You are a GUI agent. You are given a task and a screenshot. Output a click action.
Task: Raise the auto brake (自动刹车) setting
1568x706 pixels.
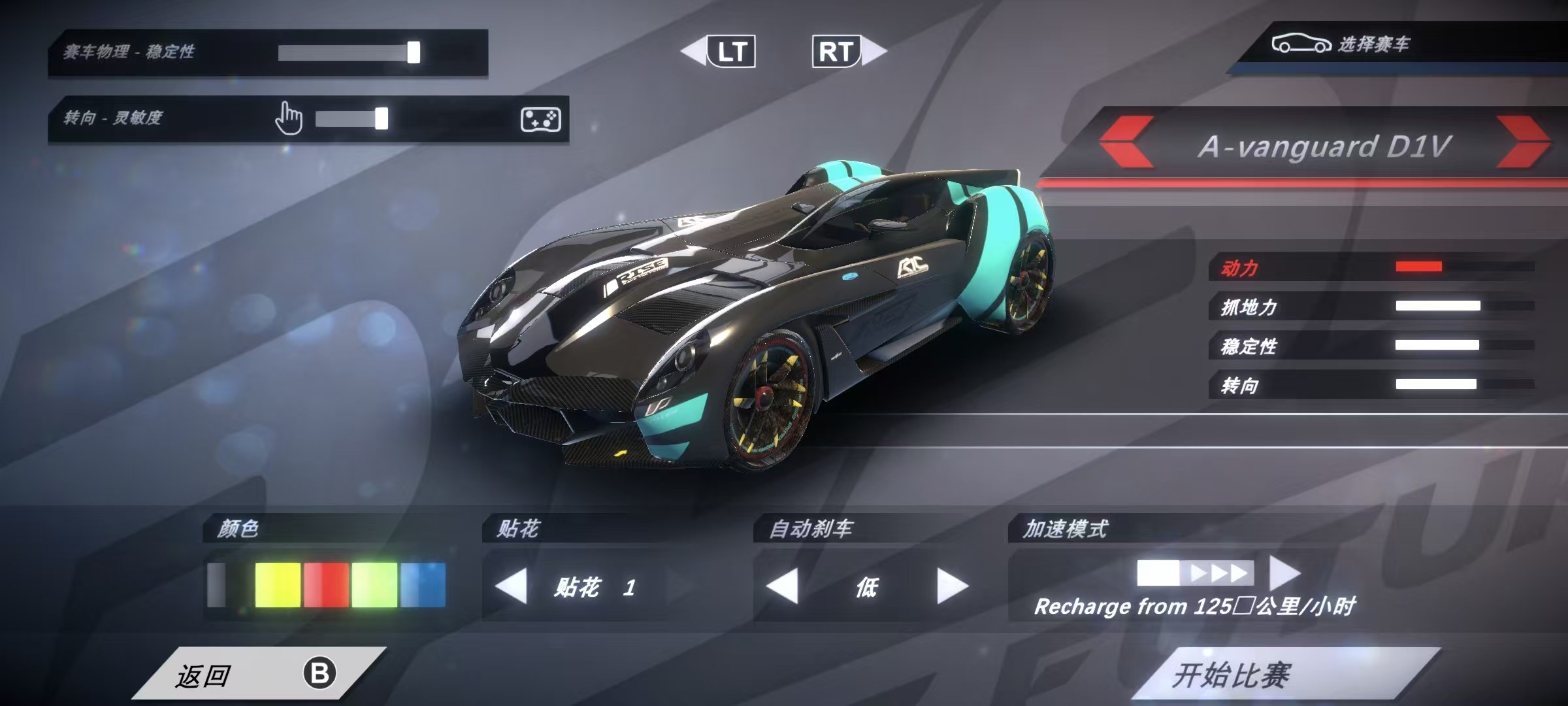click(x=952, y=586)
